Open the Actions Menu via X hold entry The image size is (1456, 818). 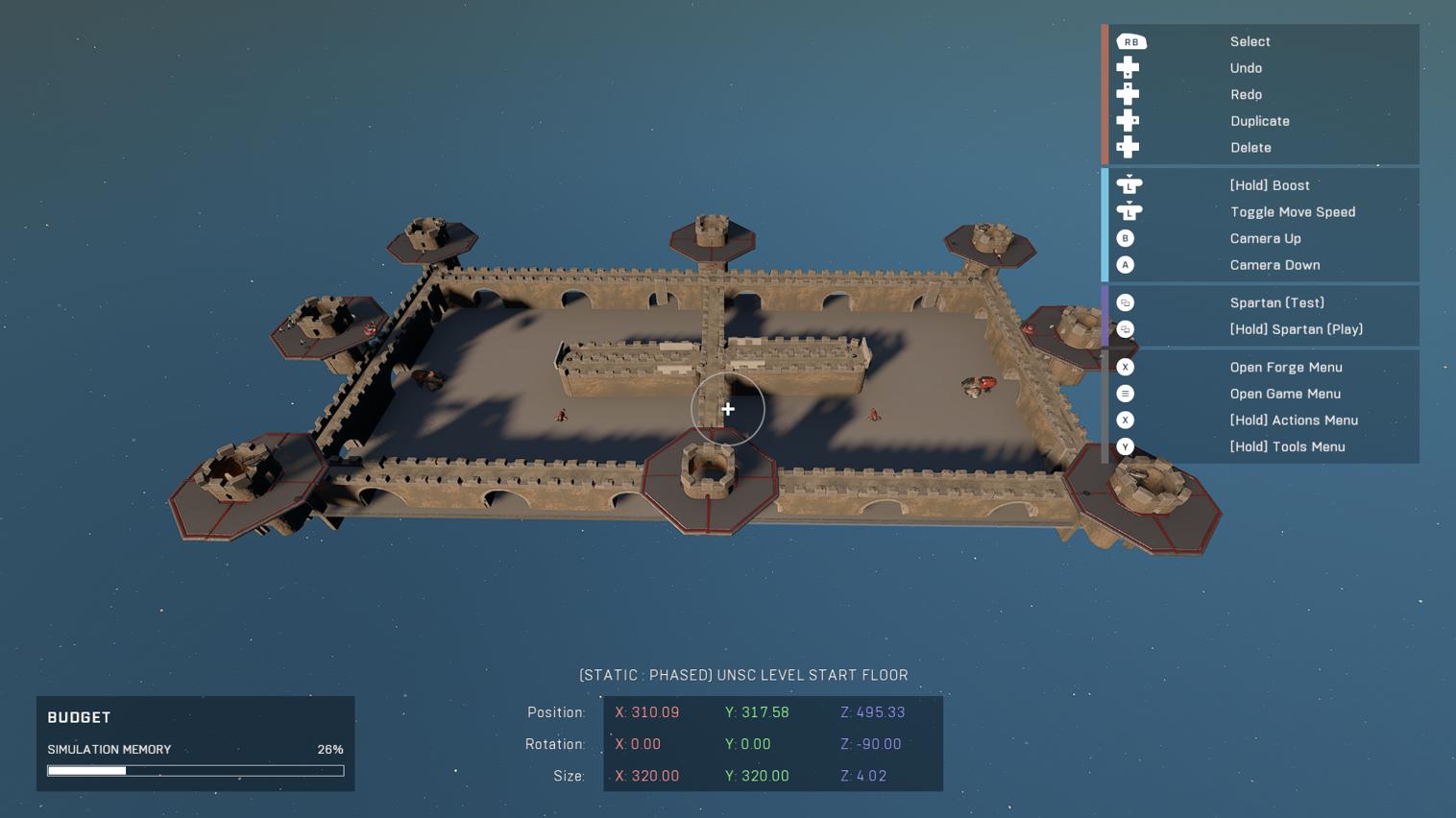[x=1294, y=420]
